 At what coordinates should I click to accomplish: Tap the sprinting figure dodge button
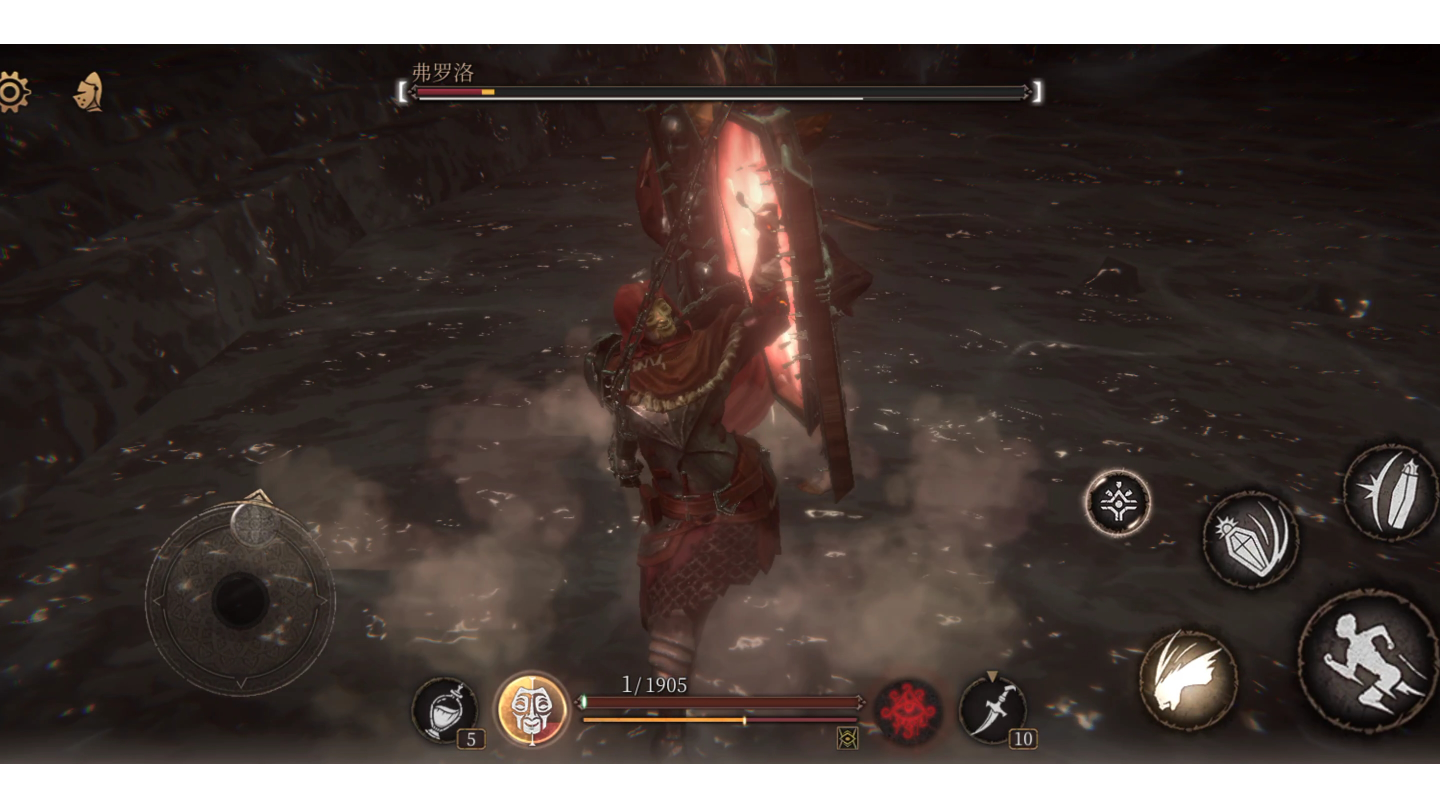(1368, 661)
